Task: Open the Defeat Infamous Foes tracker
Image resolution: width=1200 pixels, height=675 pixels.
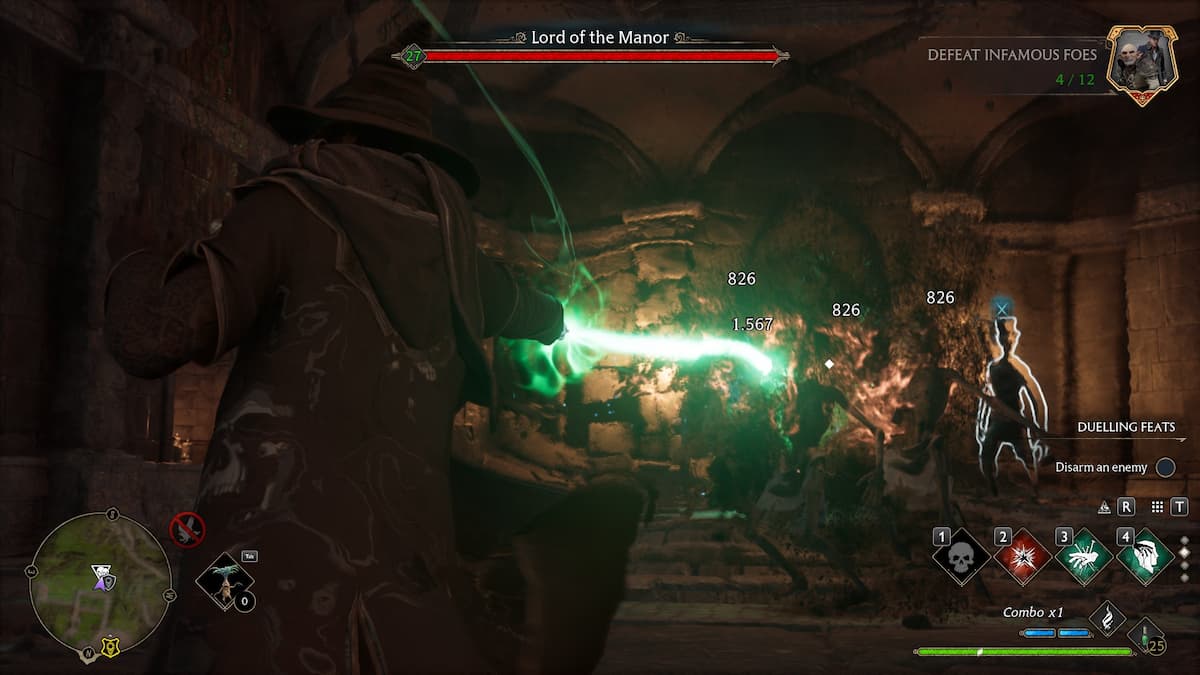Action: [1011, 63]
